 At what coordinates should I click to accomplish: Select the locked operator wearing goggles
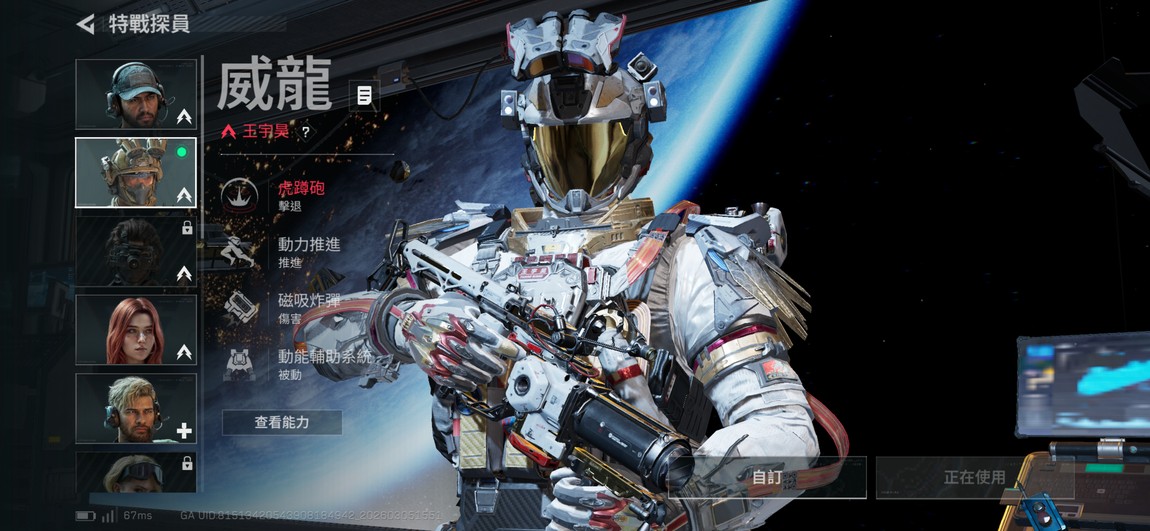pos(136,472)
